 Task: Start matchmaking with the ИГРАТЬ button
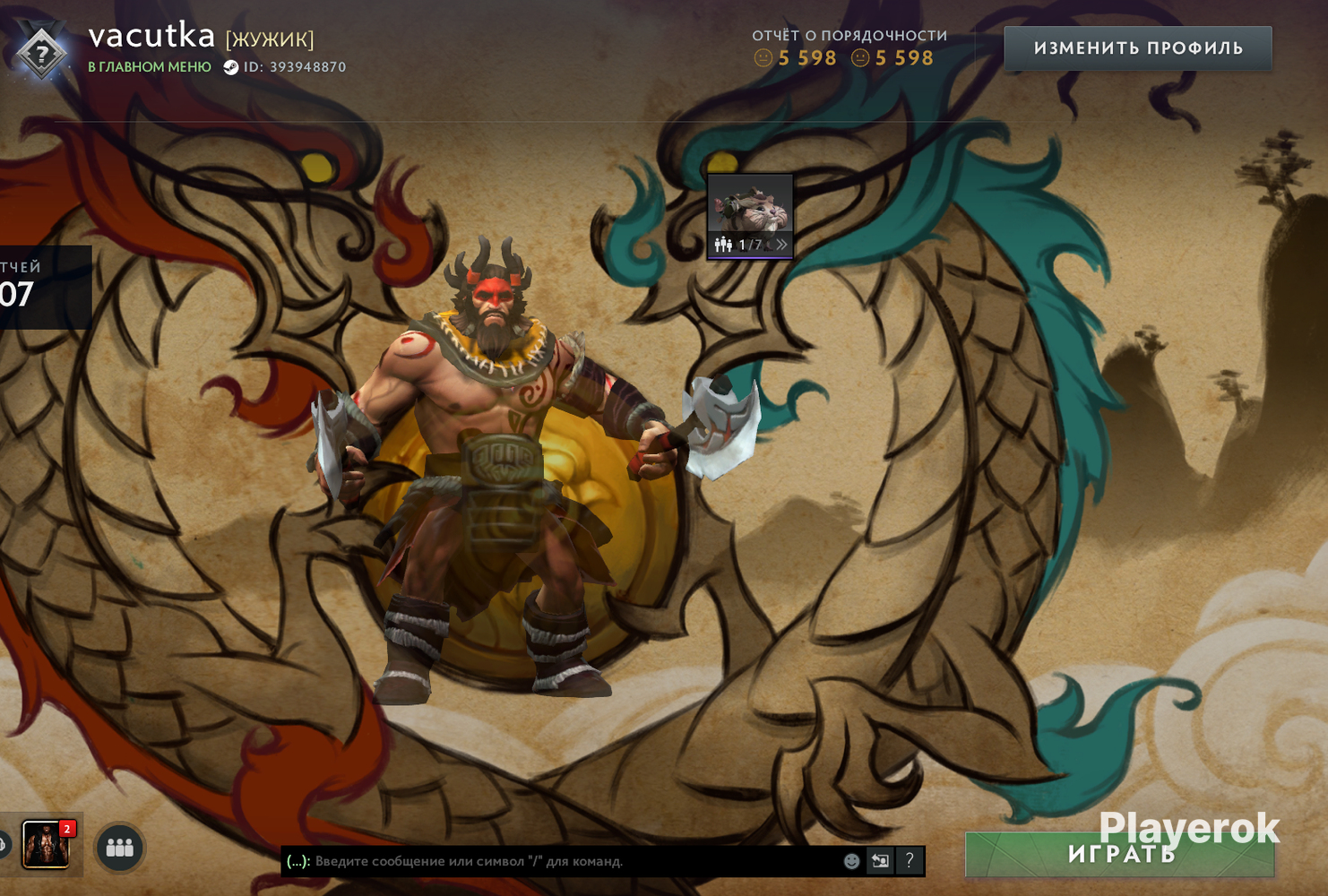(x=1119, y=856)
